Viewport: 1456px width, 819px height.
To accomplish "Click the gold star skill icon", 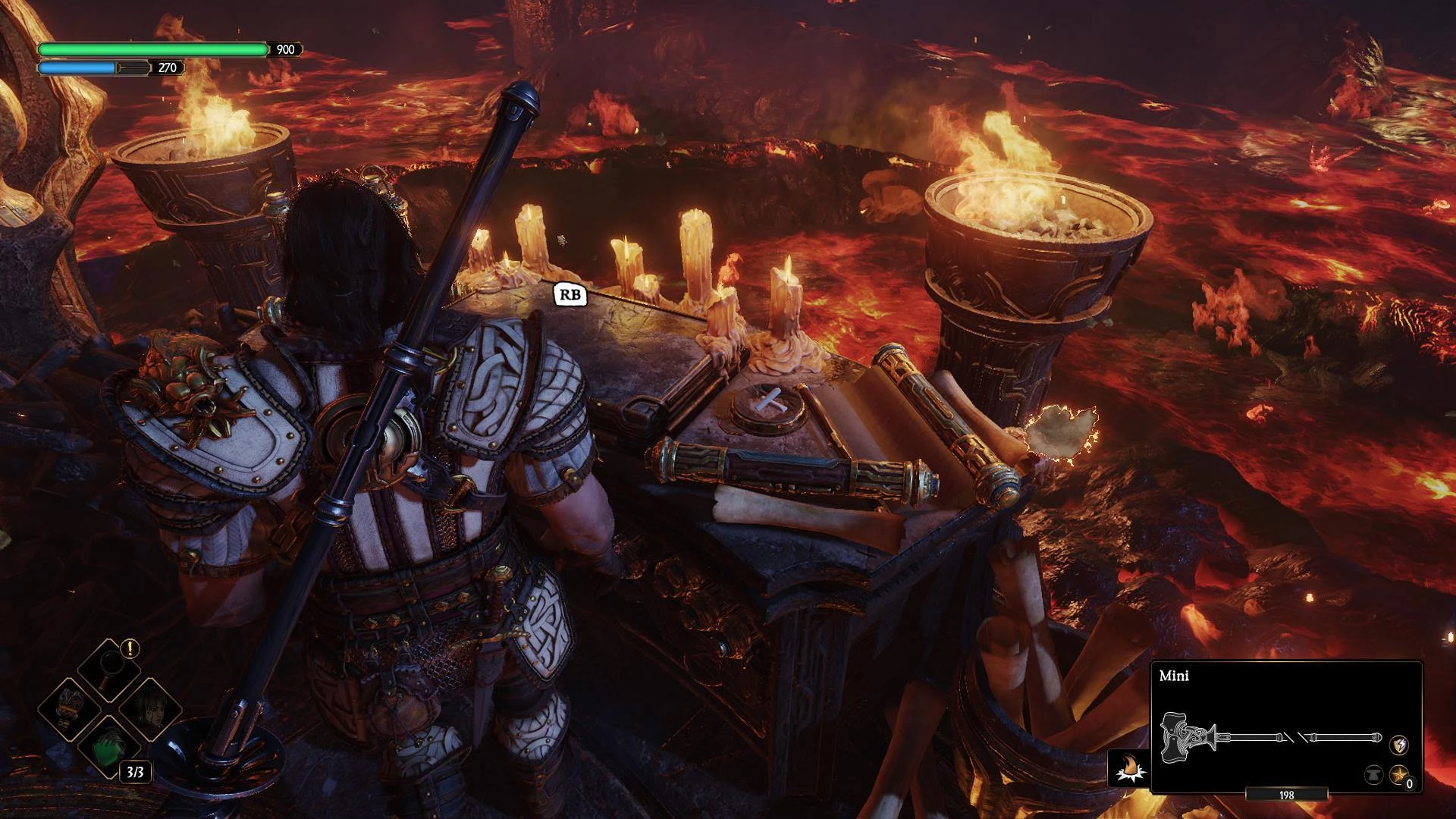I will tap(1398, 775).
